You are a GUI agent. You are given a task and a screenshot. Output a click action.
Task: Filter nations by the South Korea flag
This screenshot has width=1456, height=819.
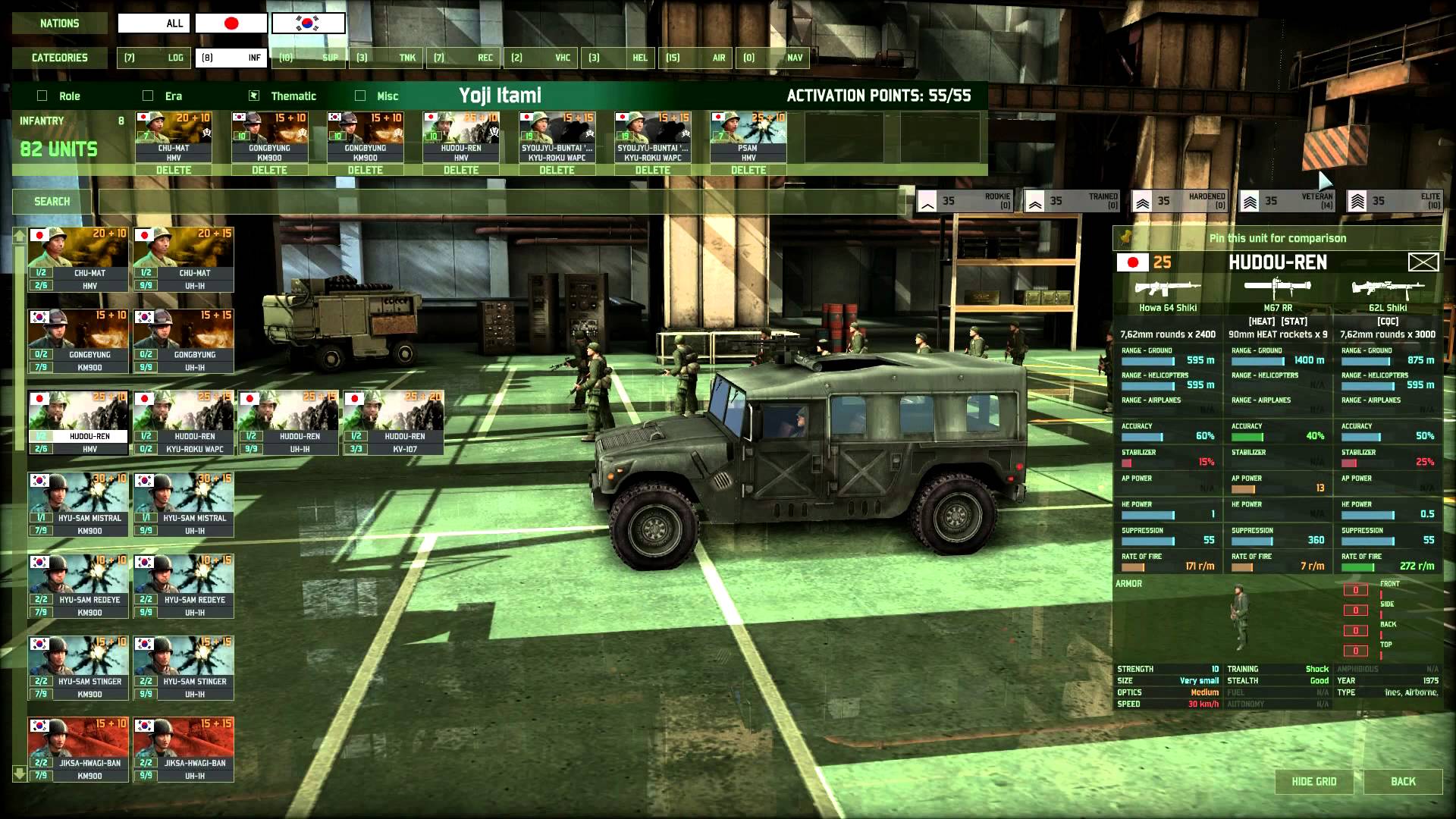(308, 24)
